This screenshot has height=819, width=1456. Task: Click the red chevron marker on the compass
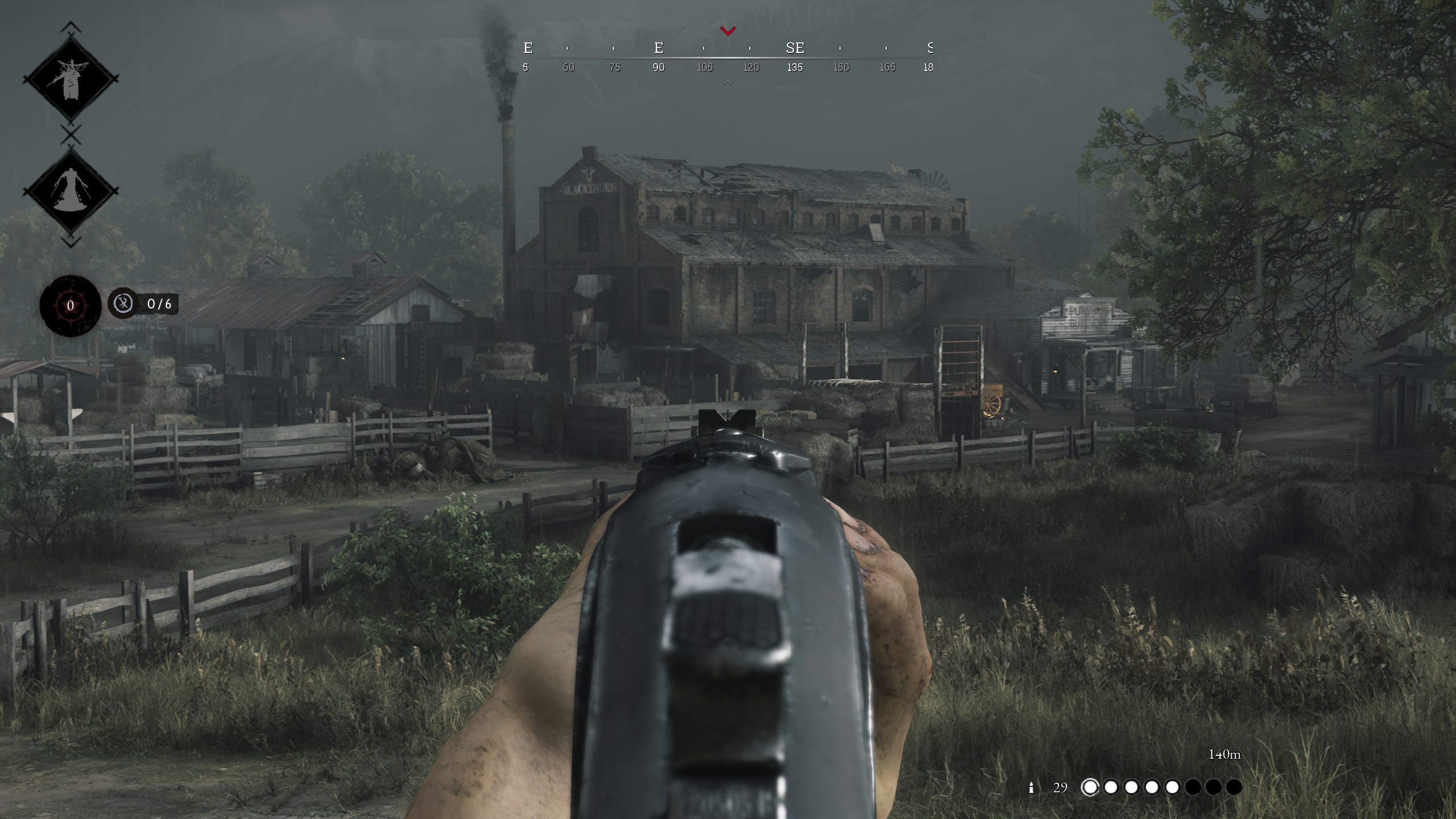727,31
